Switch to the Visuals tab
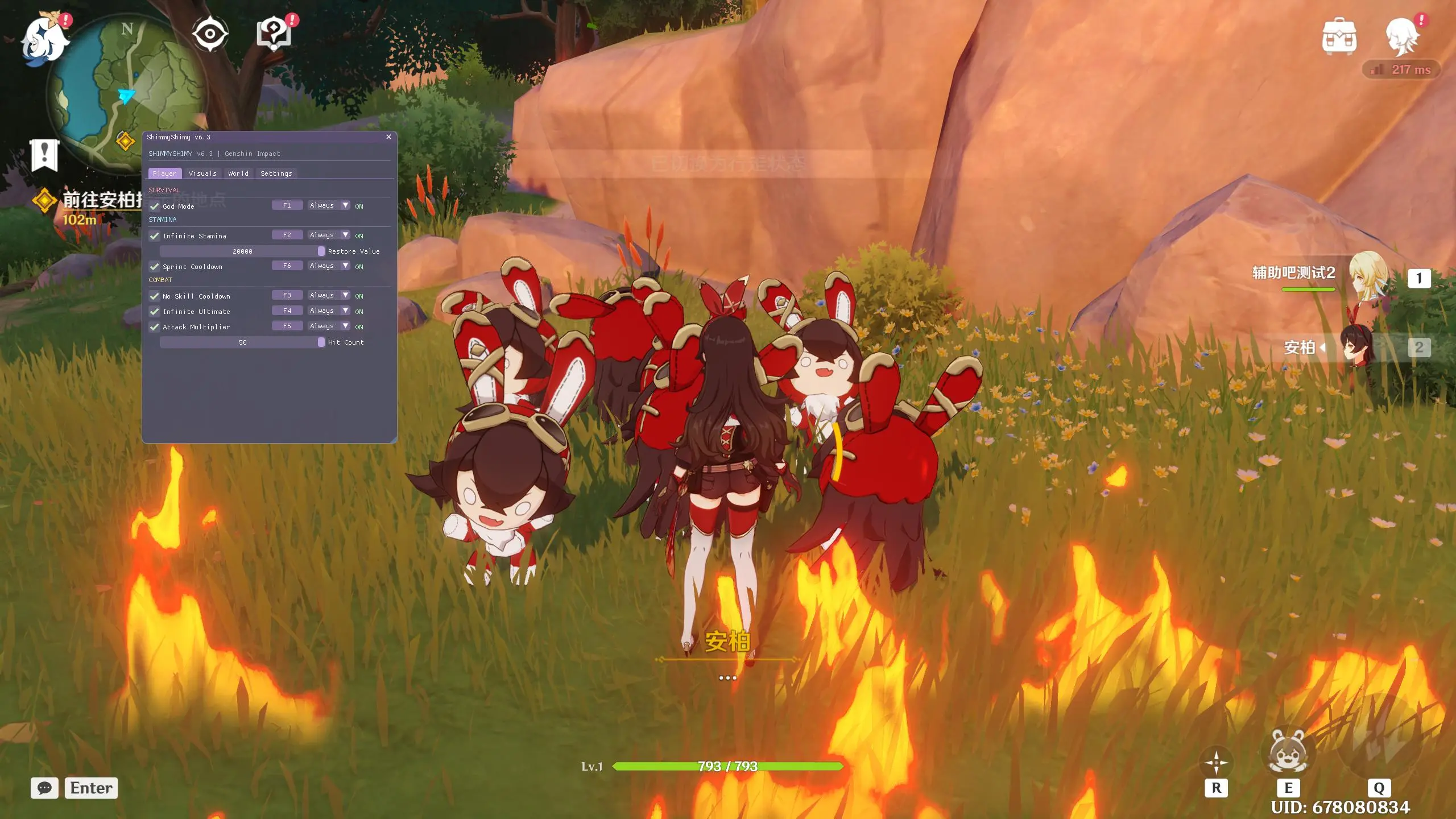This screenshot has width=1456, height=819. (202, 173)
